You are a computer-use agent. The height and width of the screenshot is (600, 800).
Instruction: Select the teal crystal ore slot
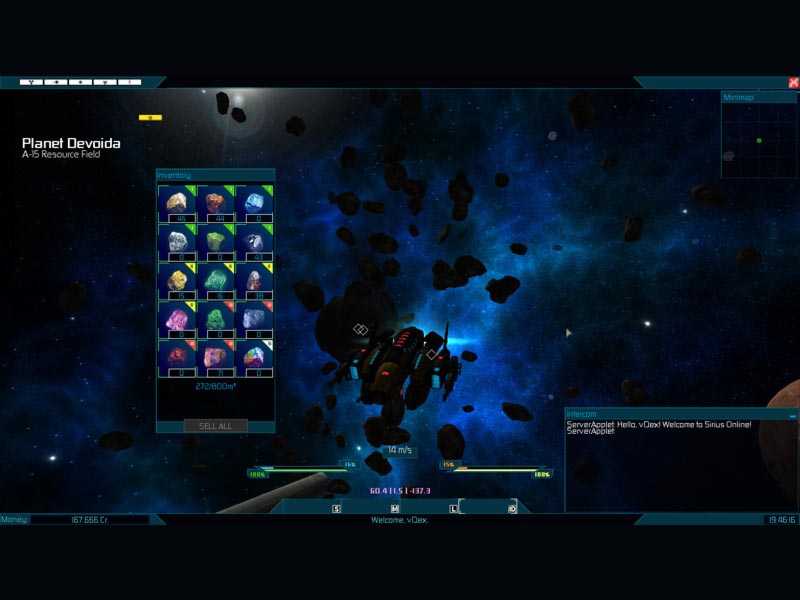point(218,282)
